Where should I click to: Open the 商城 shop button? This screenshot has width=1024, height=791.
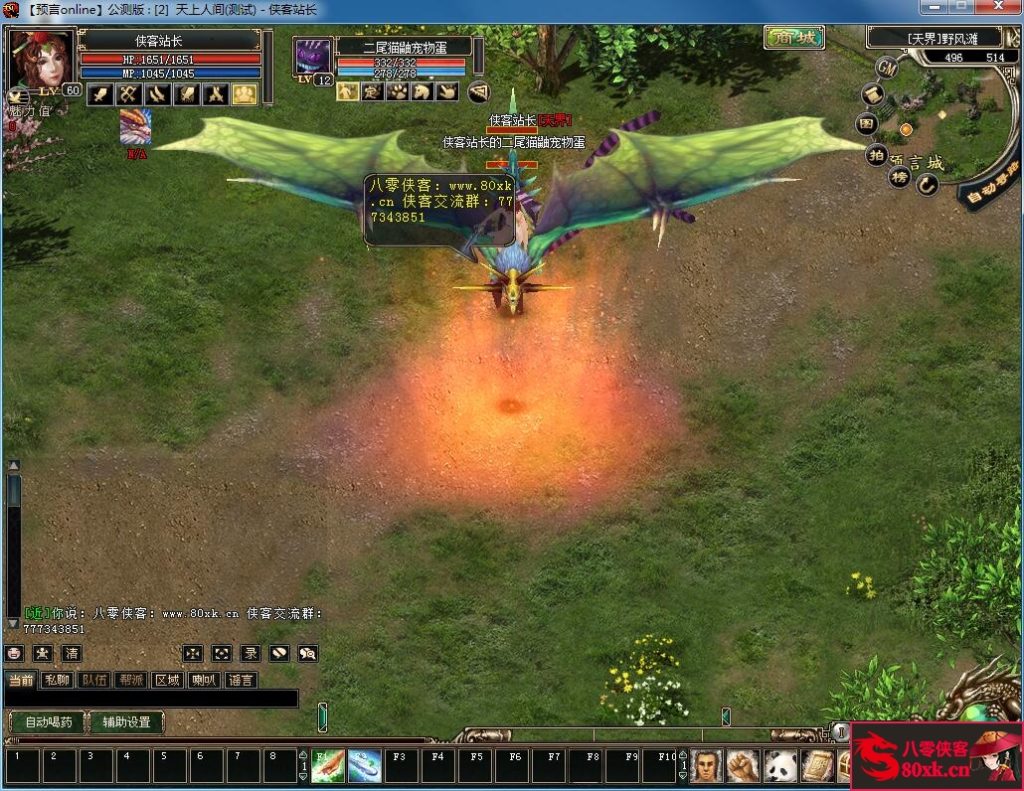(x=794, y=38)
